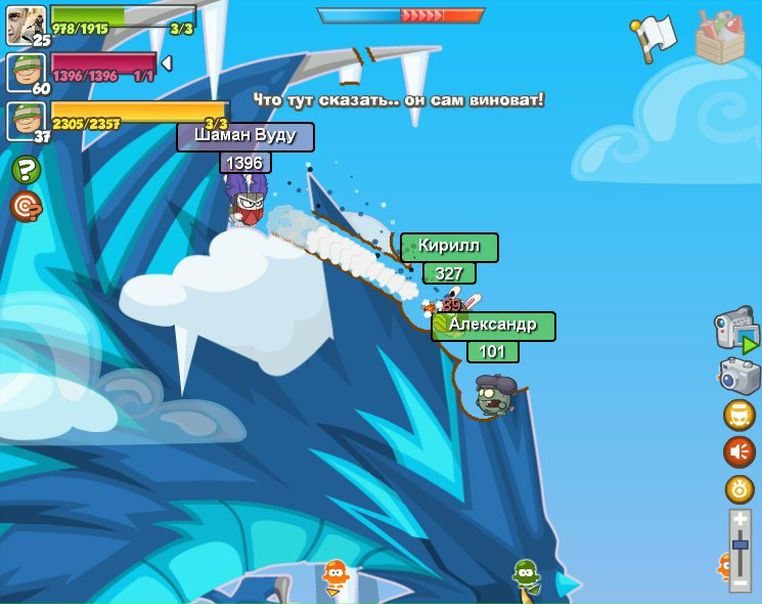Take a screenshot with the camera icon
Screen dimensions: 762x604
(x=740, y=375)
